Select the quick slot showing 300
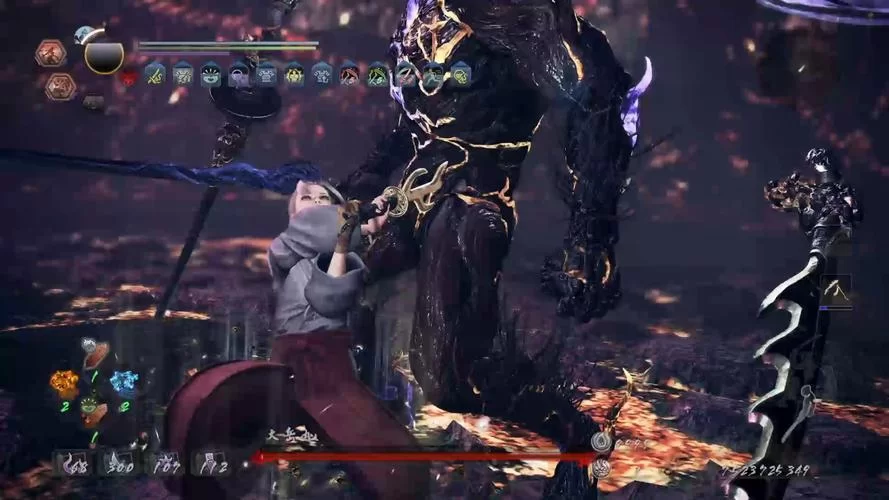 (117, 463)
